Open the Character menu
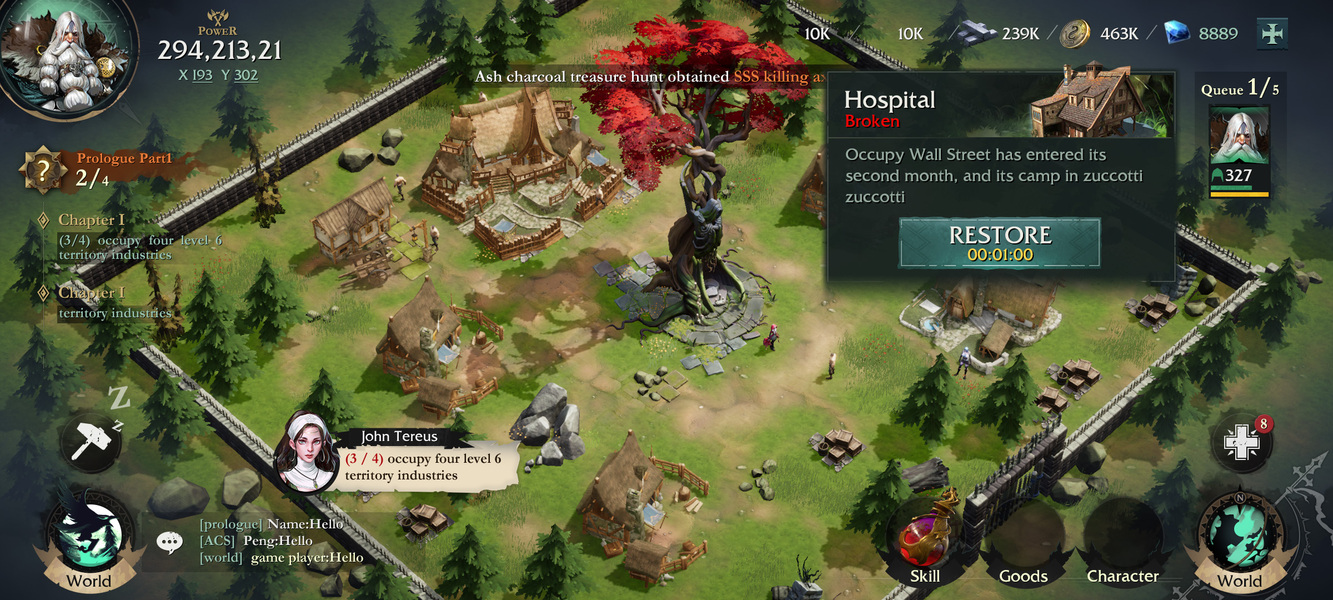This screenshot has width=1333, height=600. [1122, 545]
